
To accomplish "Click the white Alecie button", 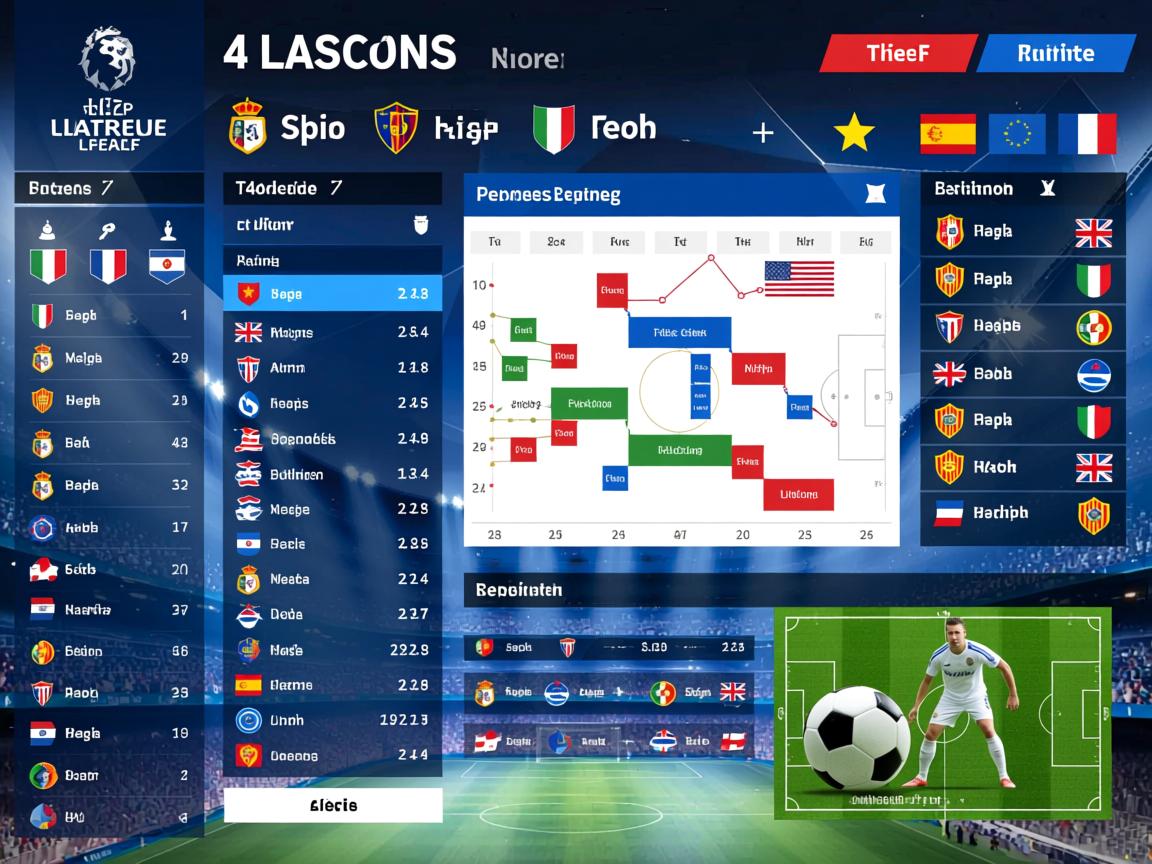I will click(x=333, y=805).
